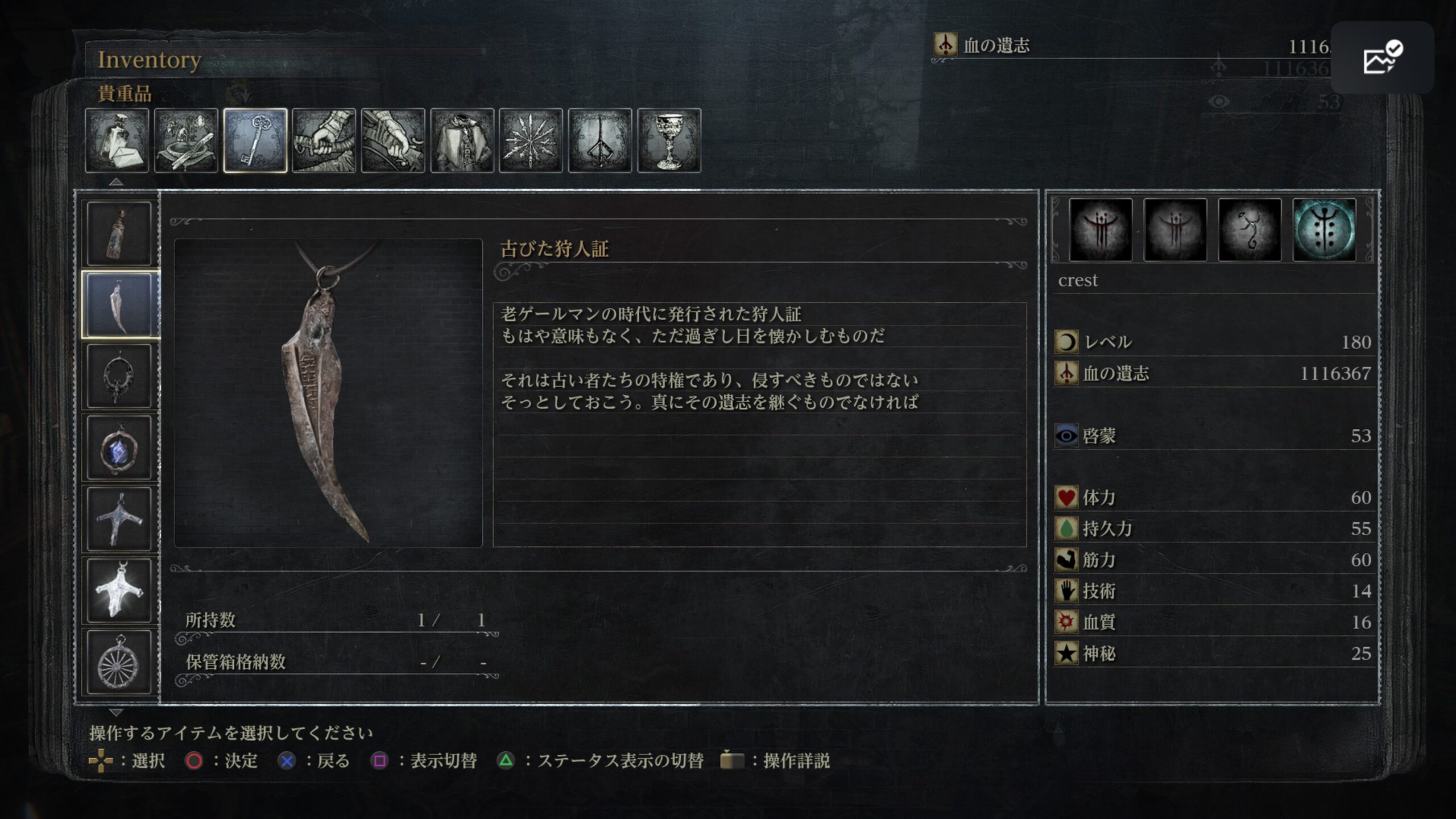Screen dimensions: 1456x819
Task: Select the old hunter badge fang item
Action: pos(119,305)
